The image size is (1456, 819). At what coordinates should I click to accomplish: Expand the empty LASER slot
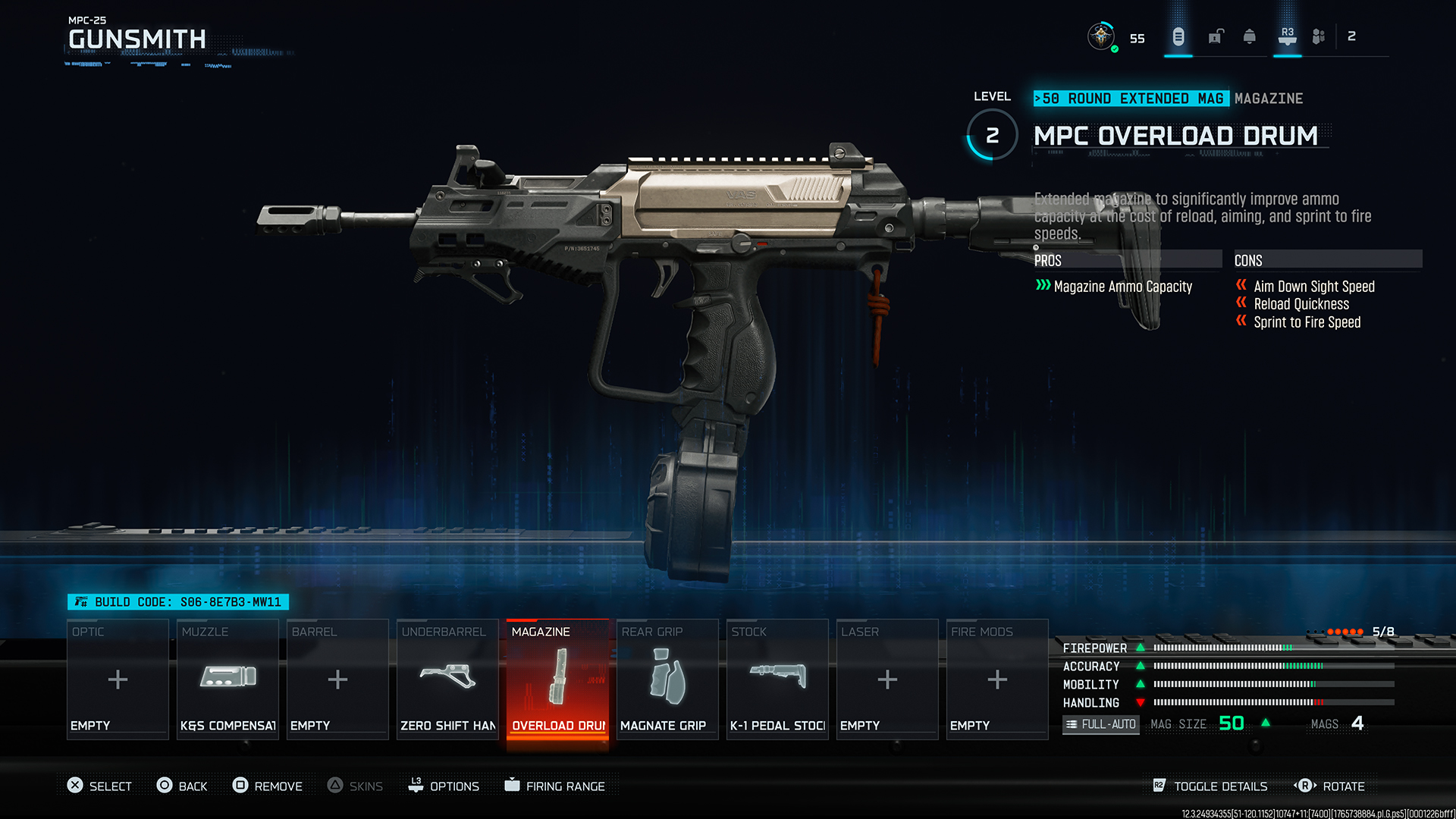point(886,679)
